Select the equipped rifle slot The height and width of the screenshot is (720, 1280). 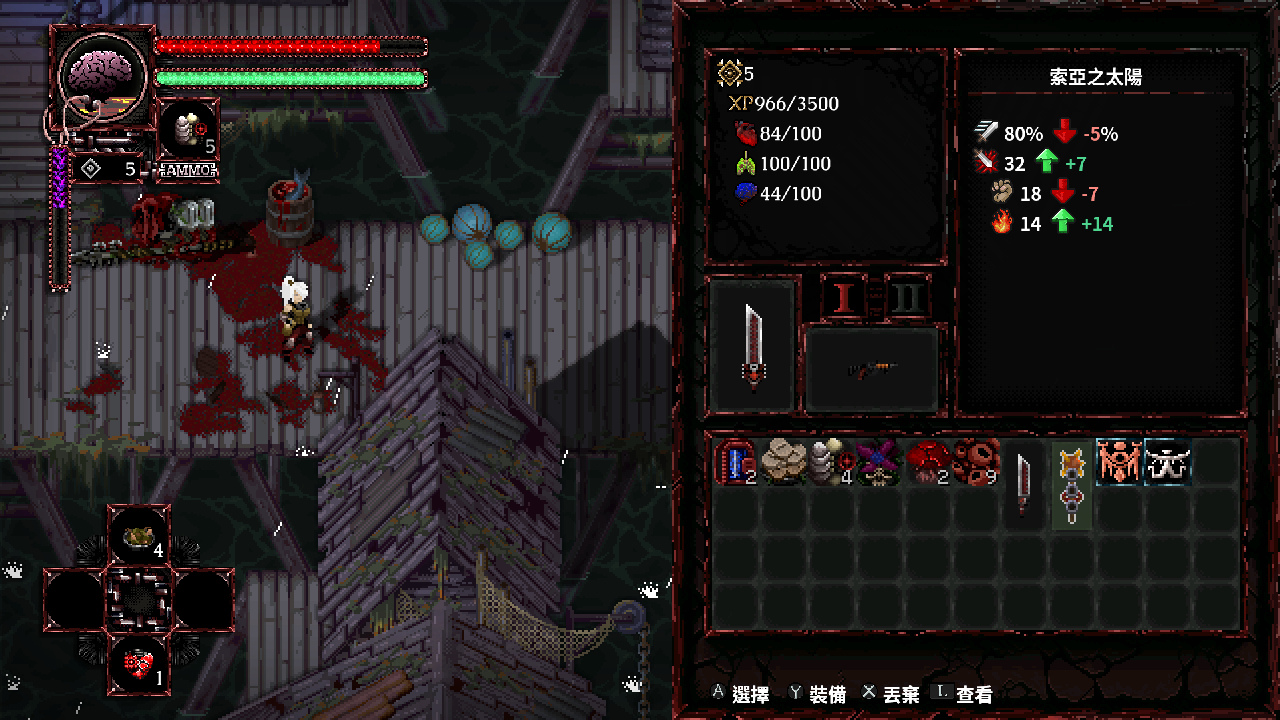[872, 370]
